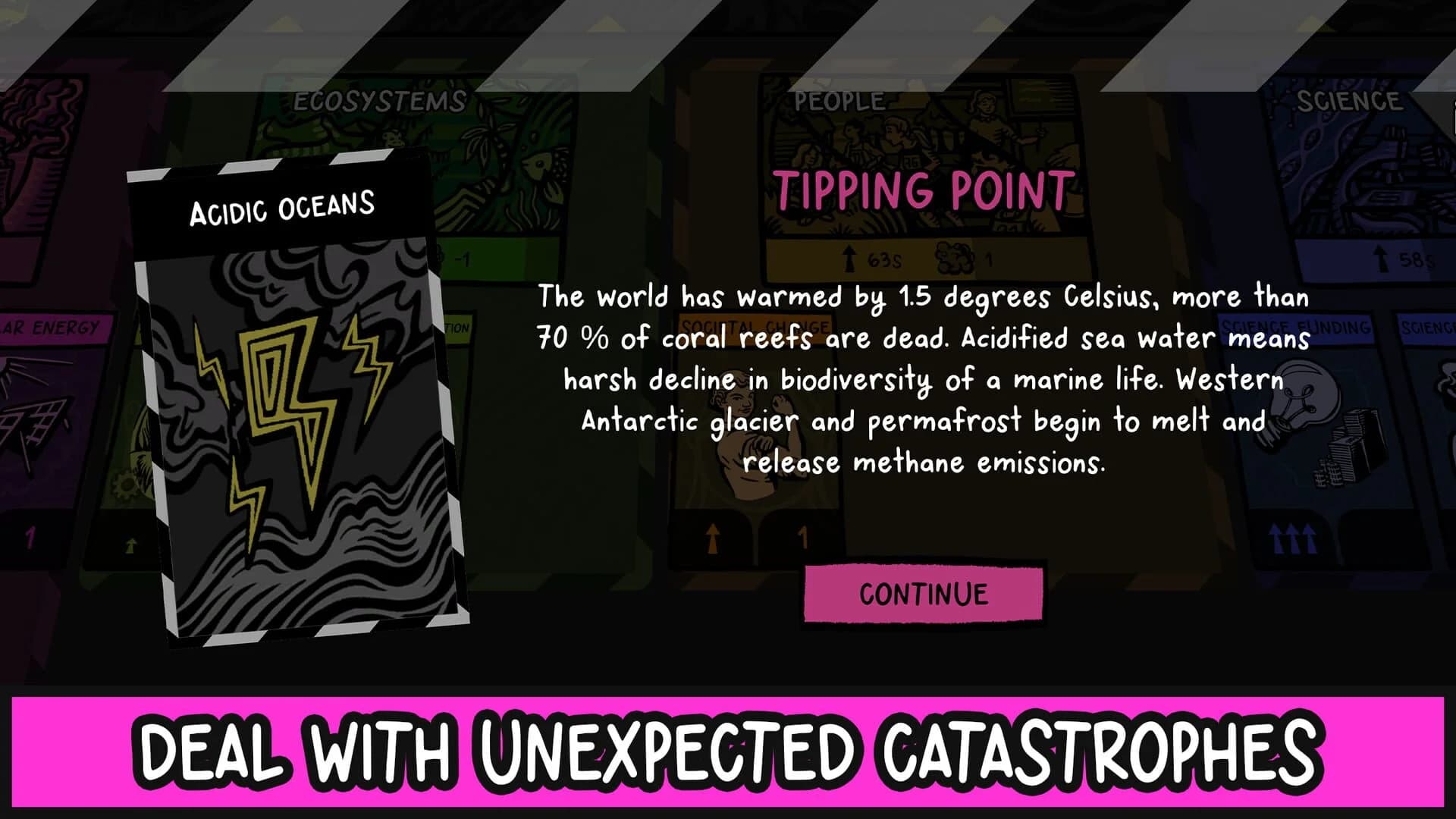The height and width of the screenshot is (819, 1456).
Task: Click the upward arrow next to the 63$ cost
Action: tap(849, 258)
